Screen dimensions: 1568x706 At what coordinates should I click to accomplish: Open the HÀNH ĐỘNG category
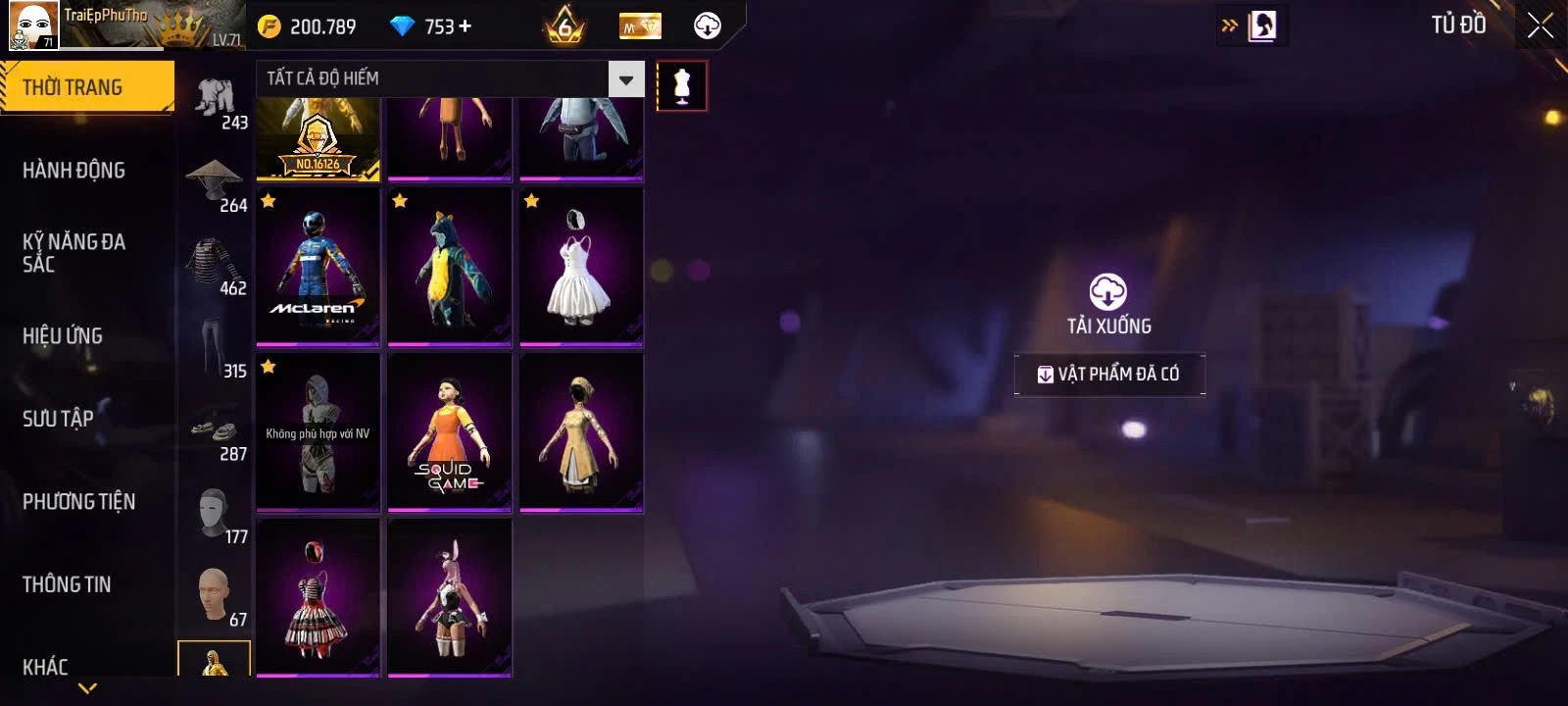73,171
